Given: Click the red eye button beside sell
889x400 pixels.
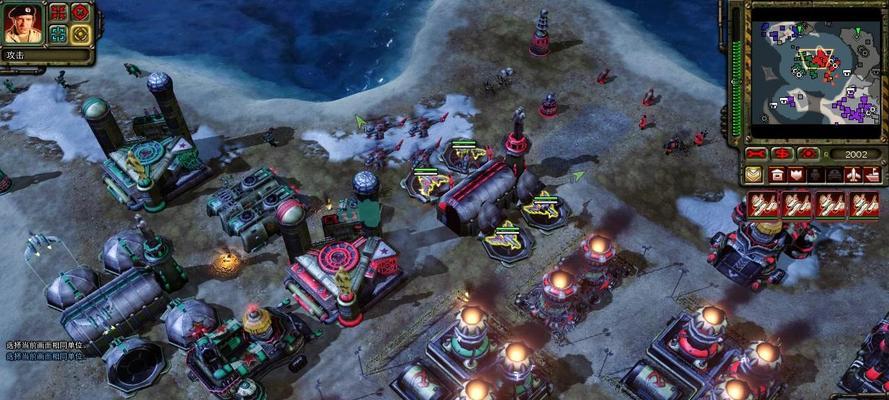Looking at the screenshot, I should click(x=807, y=154).
